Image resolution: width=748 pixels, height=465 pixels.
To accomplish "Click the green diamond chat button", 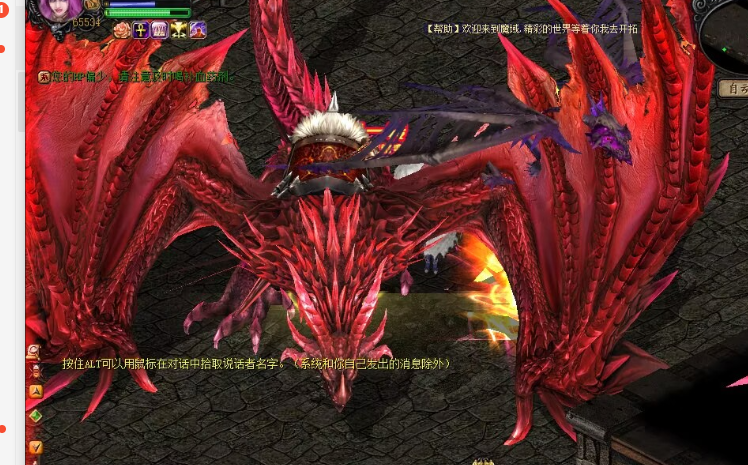I will [x=35, y=416].
